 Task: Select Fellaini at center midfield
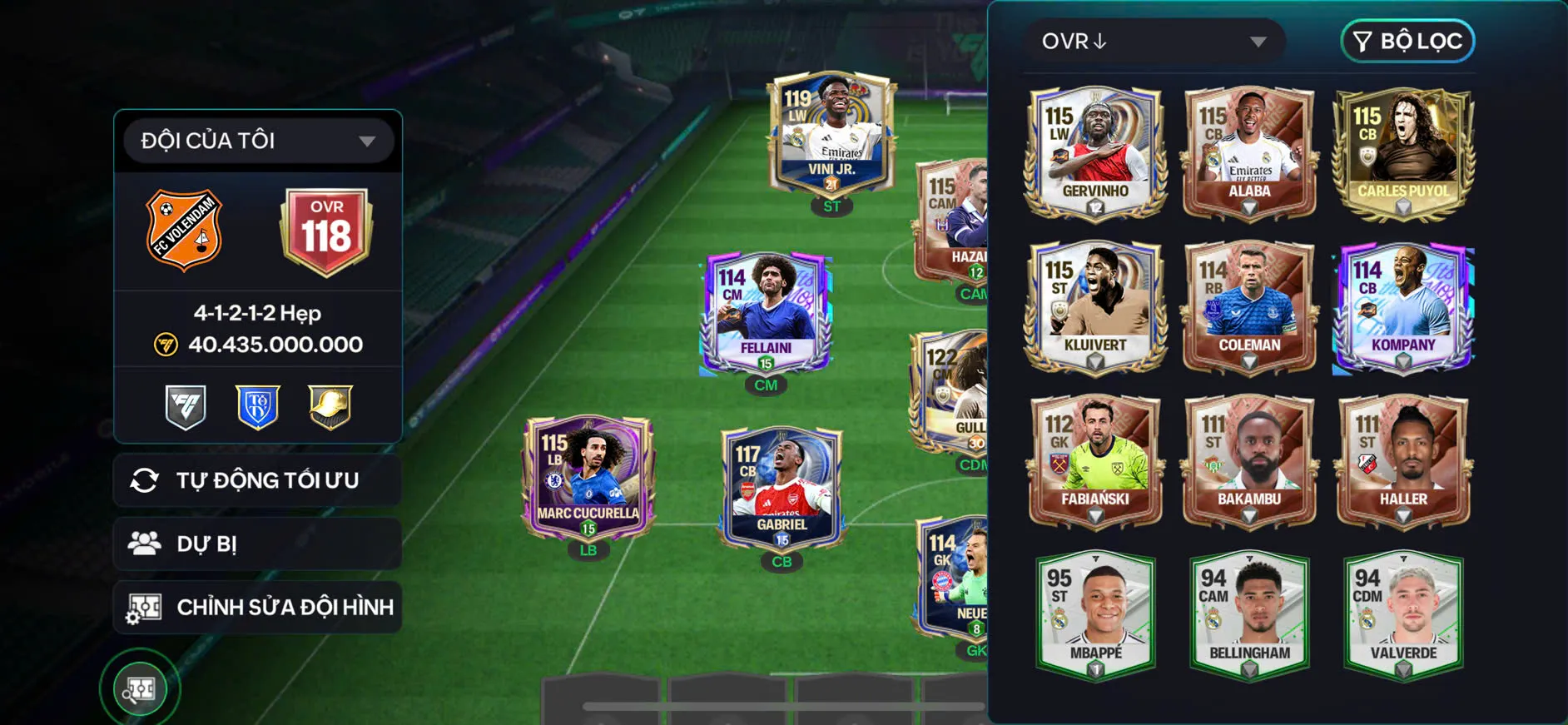point(766,312)
